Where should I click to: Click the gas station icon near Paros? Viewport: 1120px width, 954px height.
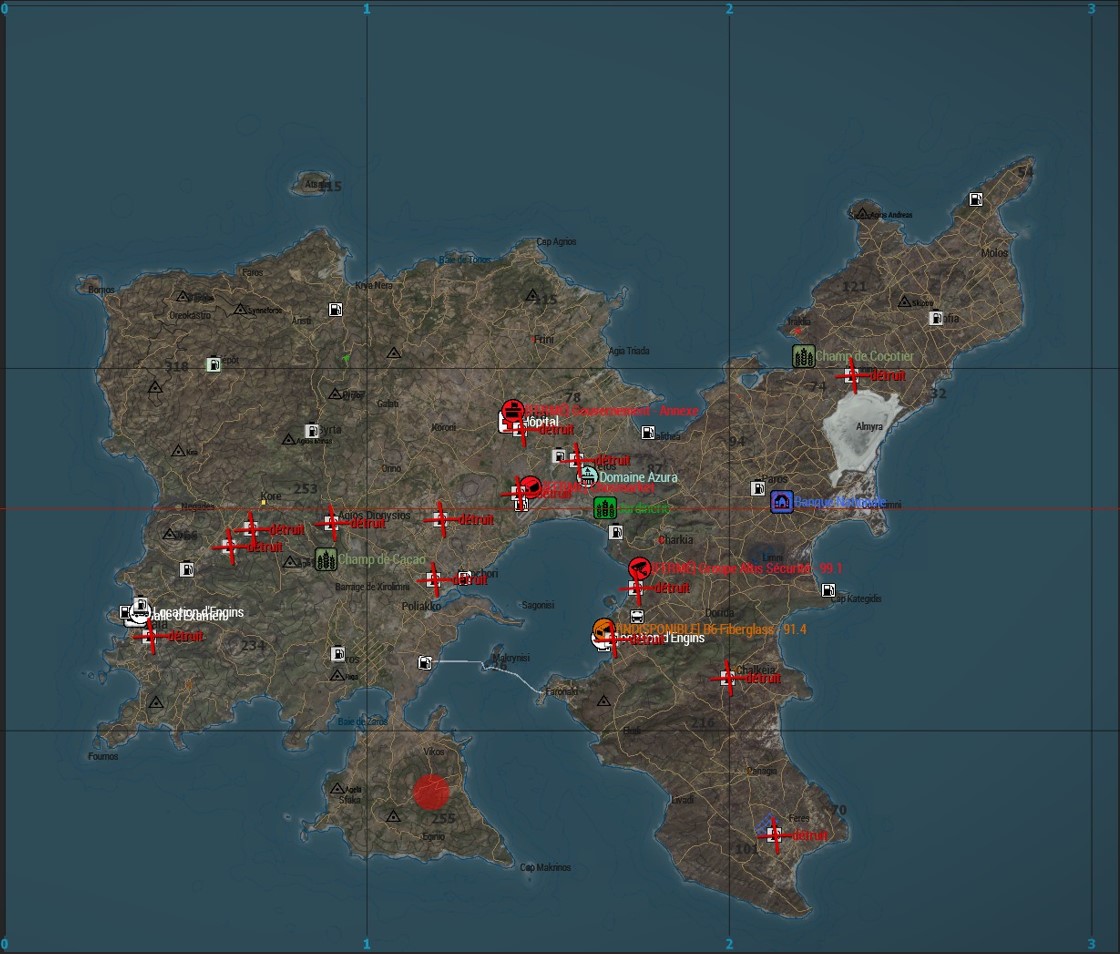click(x=759, y=488)
